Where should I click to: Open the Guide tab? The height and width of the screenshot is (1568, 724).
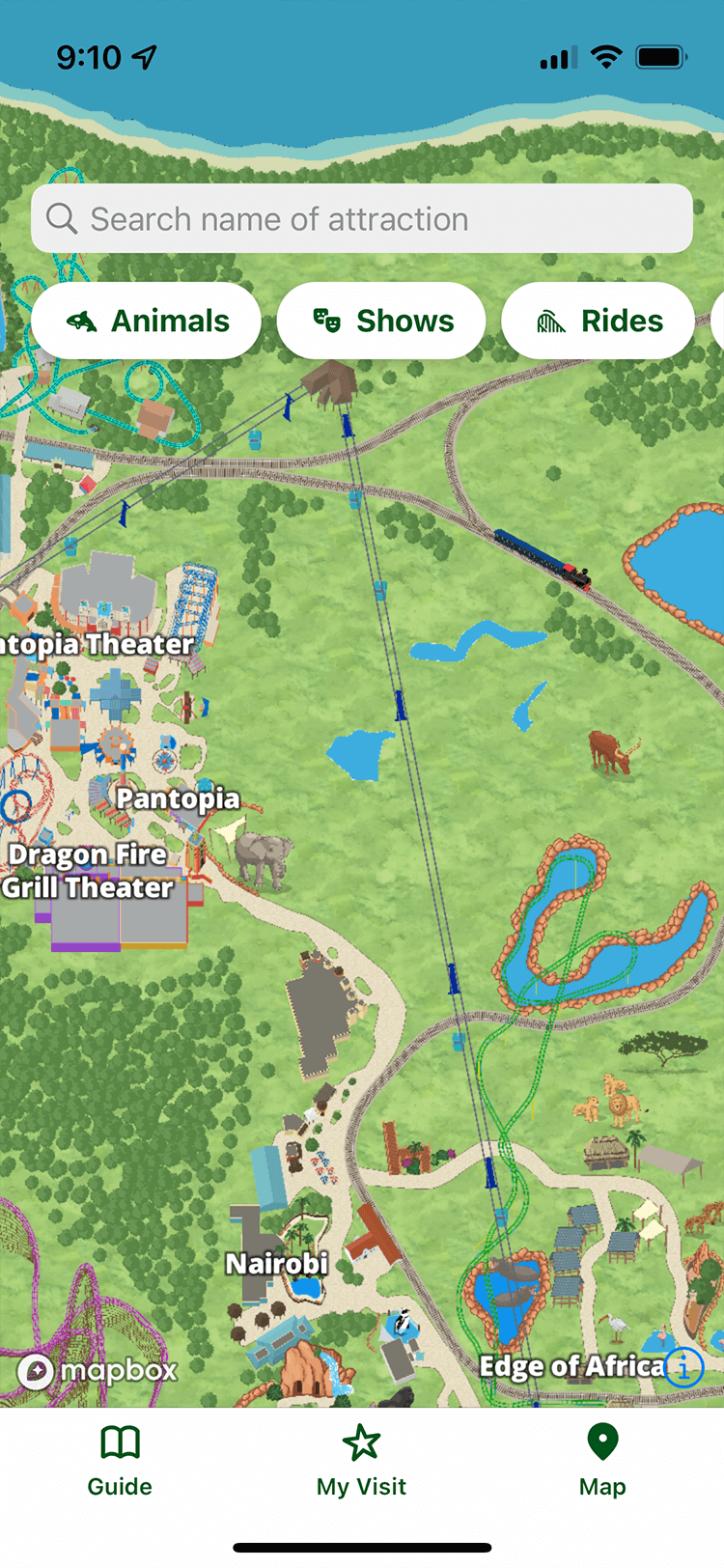click(x=120, y=1461)
